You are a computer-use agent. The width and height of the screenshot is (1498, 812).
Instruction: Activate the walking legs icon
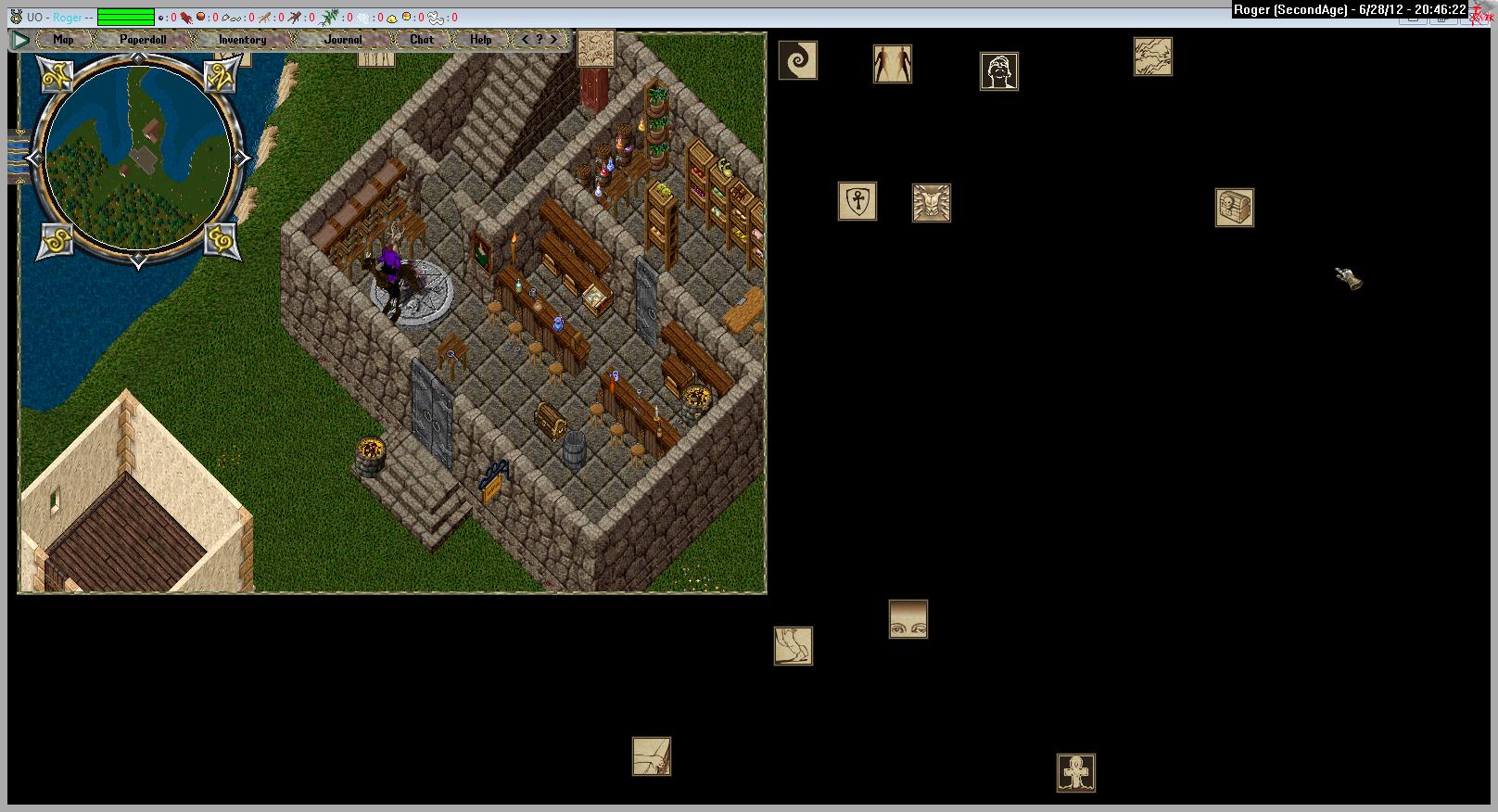(x=793, y=646)
